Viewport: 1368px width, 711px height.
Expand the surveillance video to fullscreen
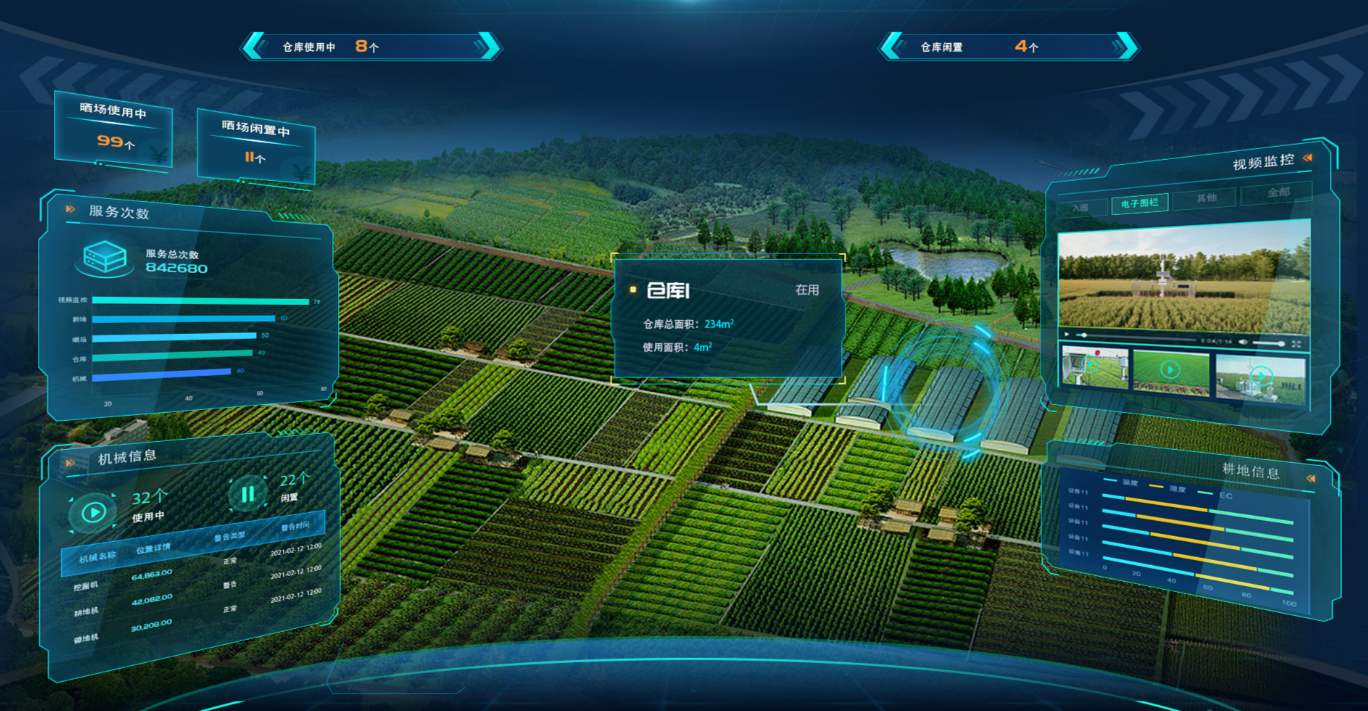(1296, 343)
